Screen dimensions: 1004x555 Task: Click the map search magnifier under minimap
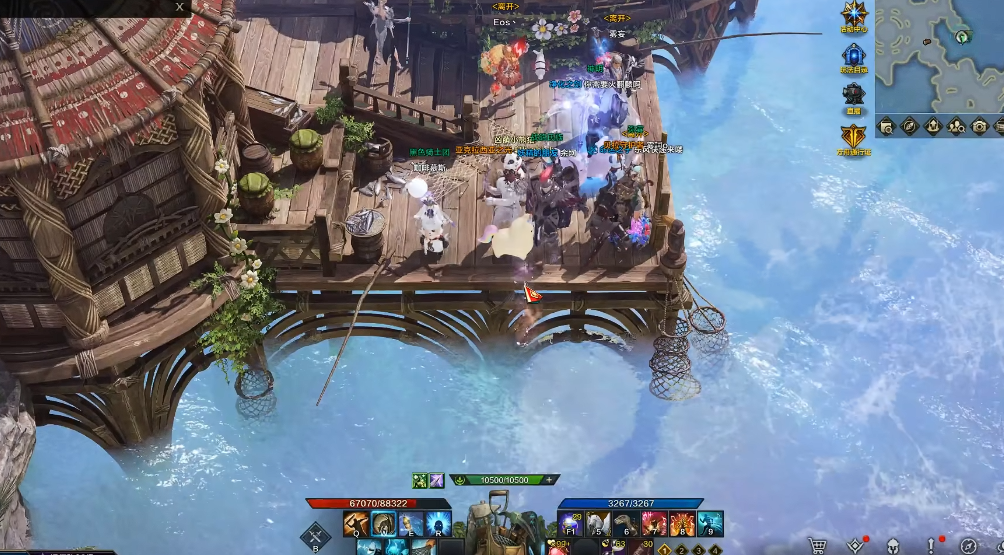point(886,126)
